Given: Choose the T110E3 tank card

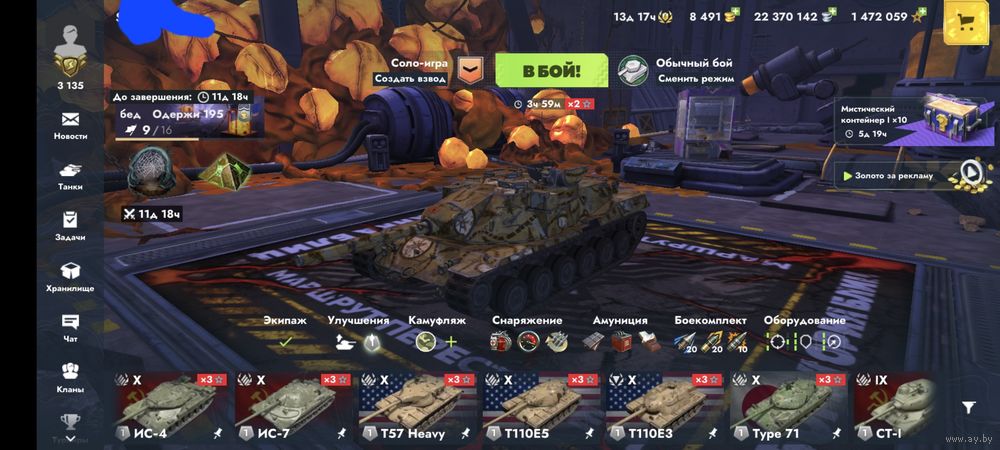Looking at the screenshot, I should pos(667,407).
